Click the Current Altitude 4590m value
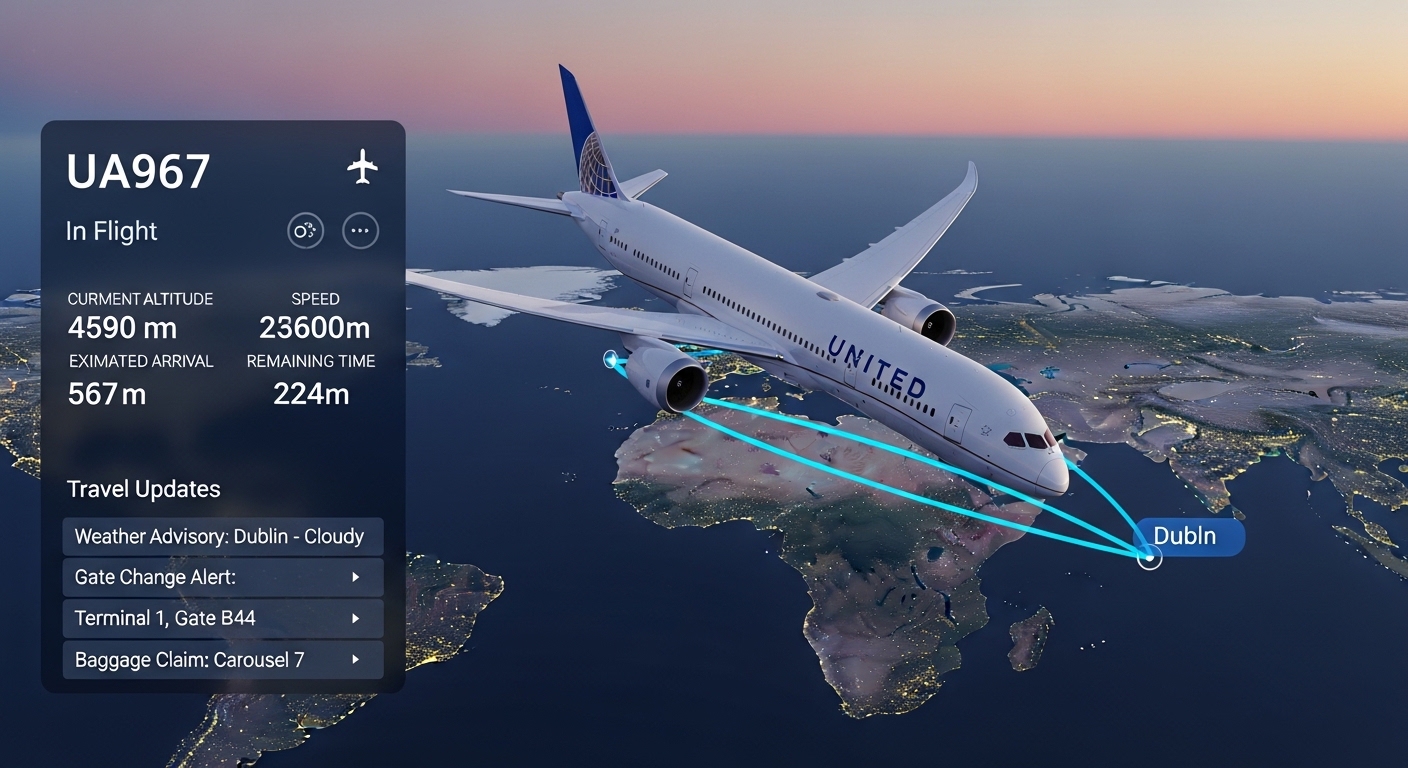 point(121,328)
